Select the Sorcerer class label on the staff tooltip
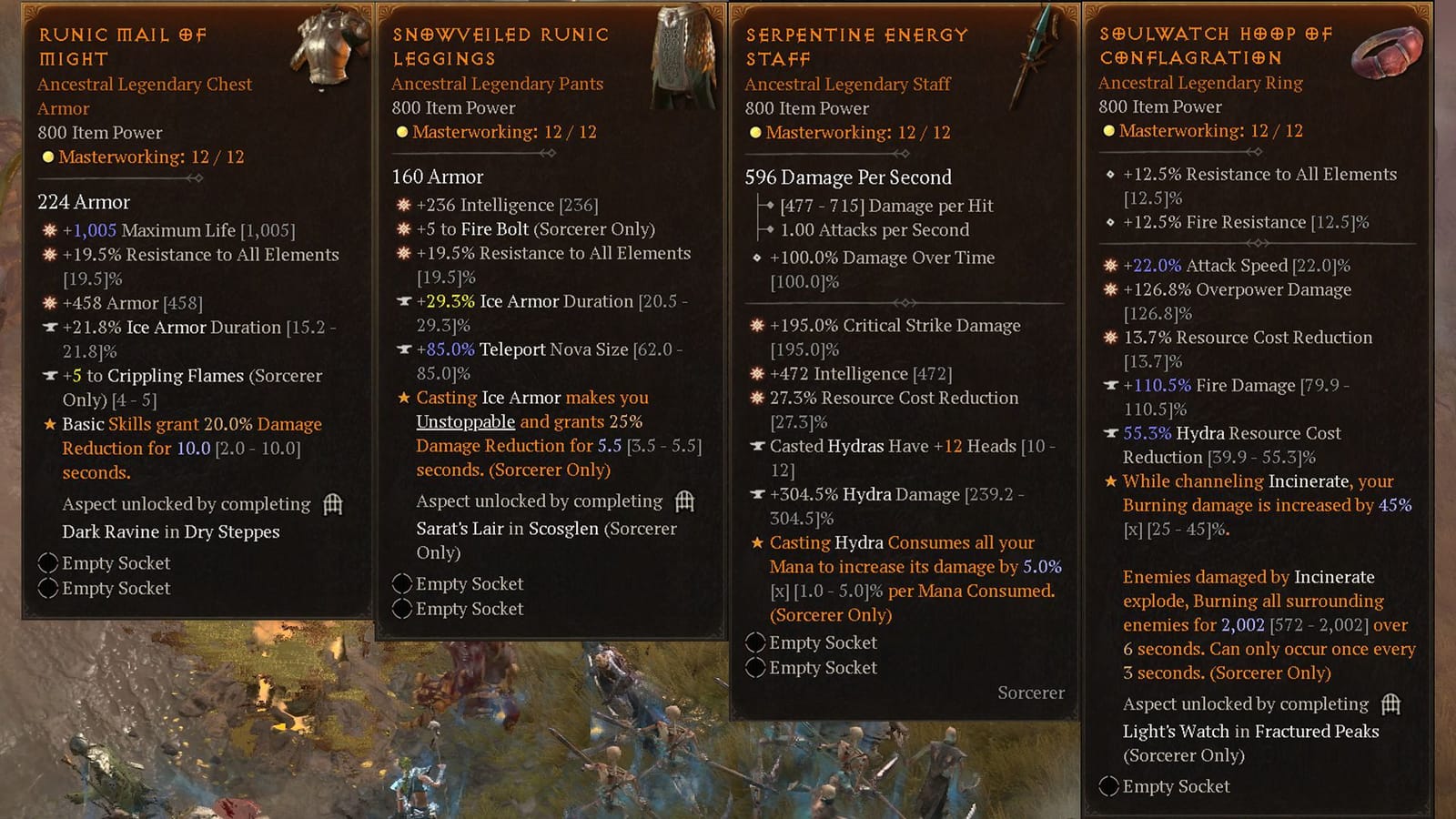 1031,693
